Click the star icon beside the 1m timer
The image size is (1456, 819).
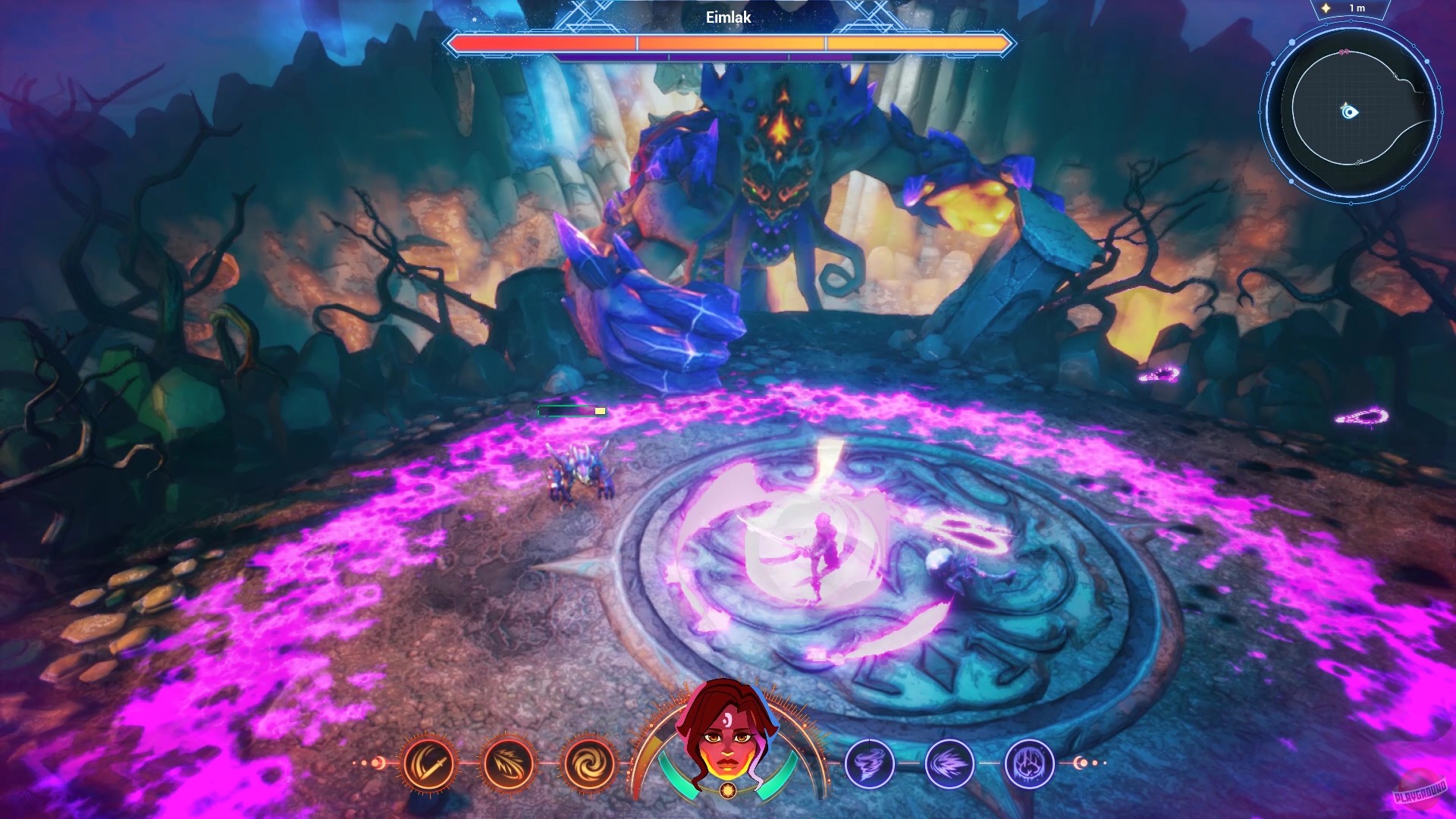(1326, 7)
